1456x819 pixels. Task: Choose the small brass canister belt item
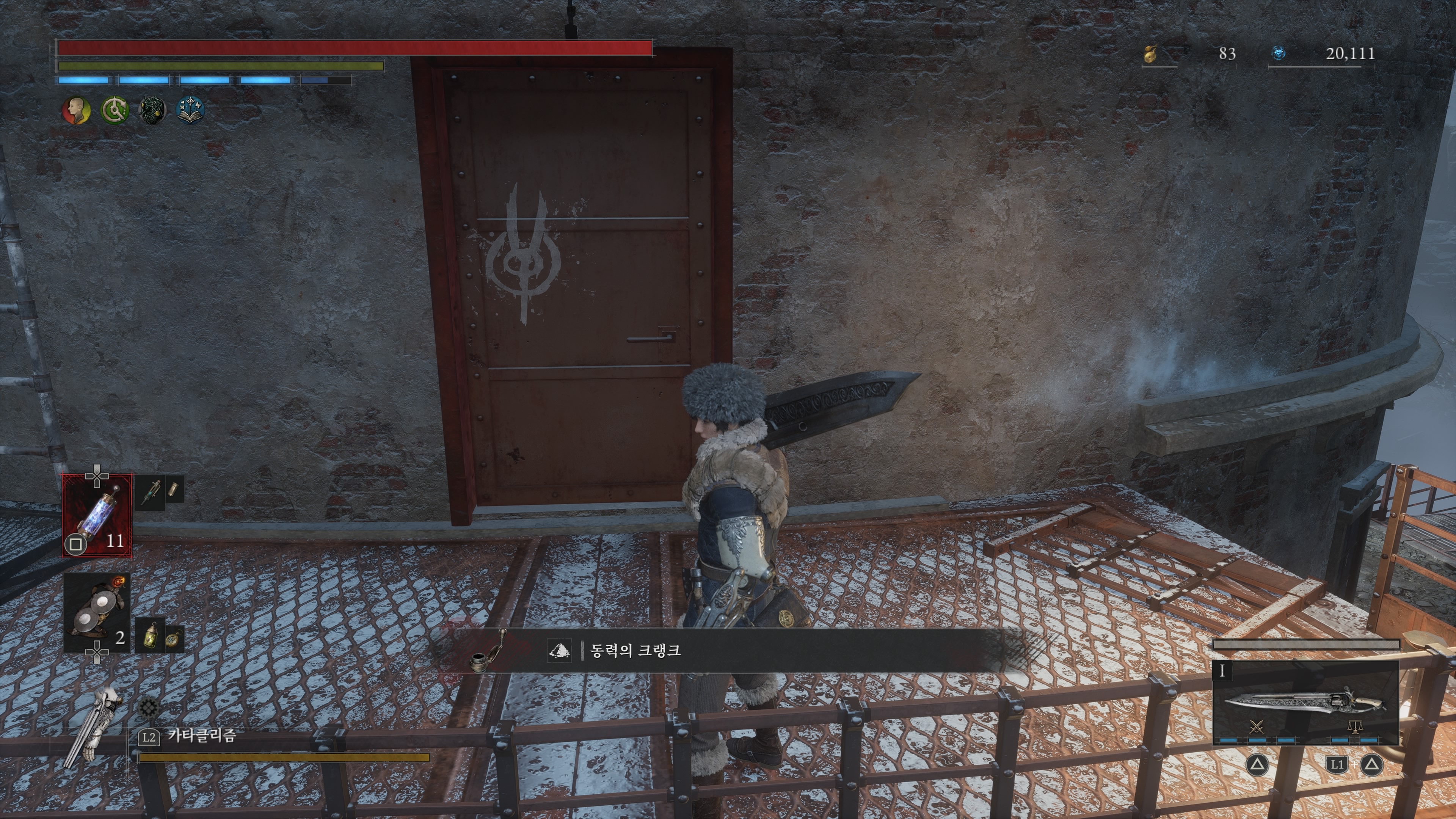pos(174,490)
